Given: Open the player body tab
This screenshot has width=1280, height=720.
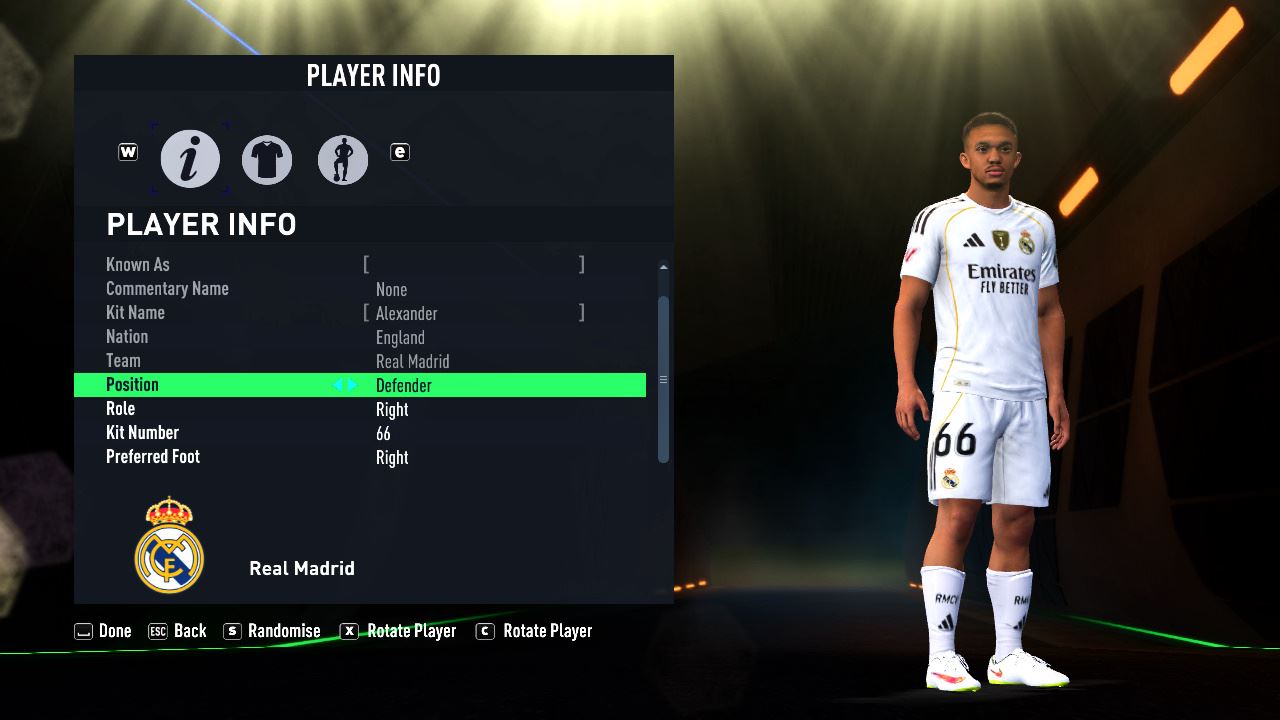Looking at the screenshot, I should 343,160.
